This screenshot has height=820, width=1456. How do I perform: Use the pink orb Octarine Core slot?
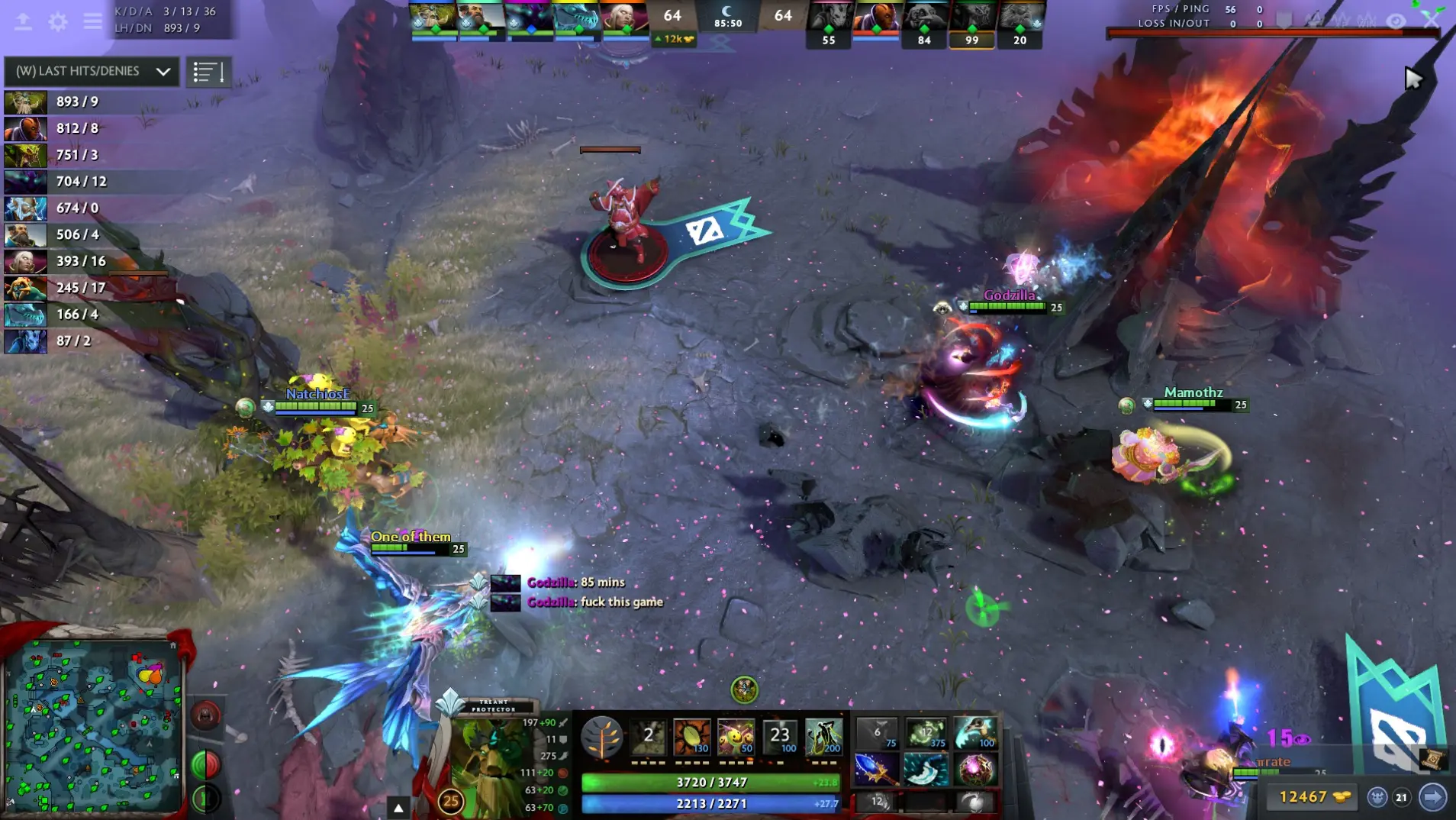pos(975,769)
